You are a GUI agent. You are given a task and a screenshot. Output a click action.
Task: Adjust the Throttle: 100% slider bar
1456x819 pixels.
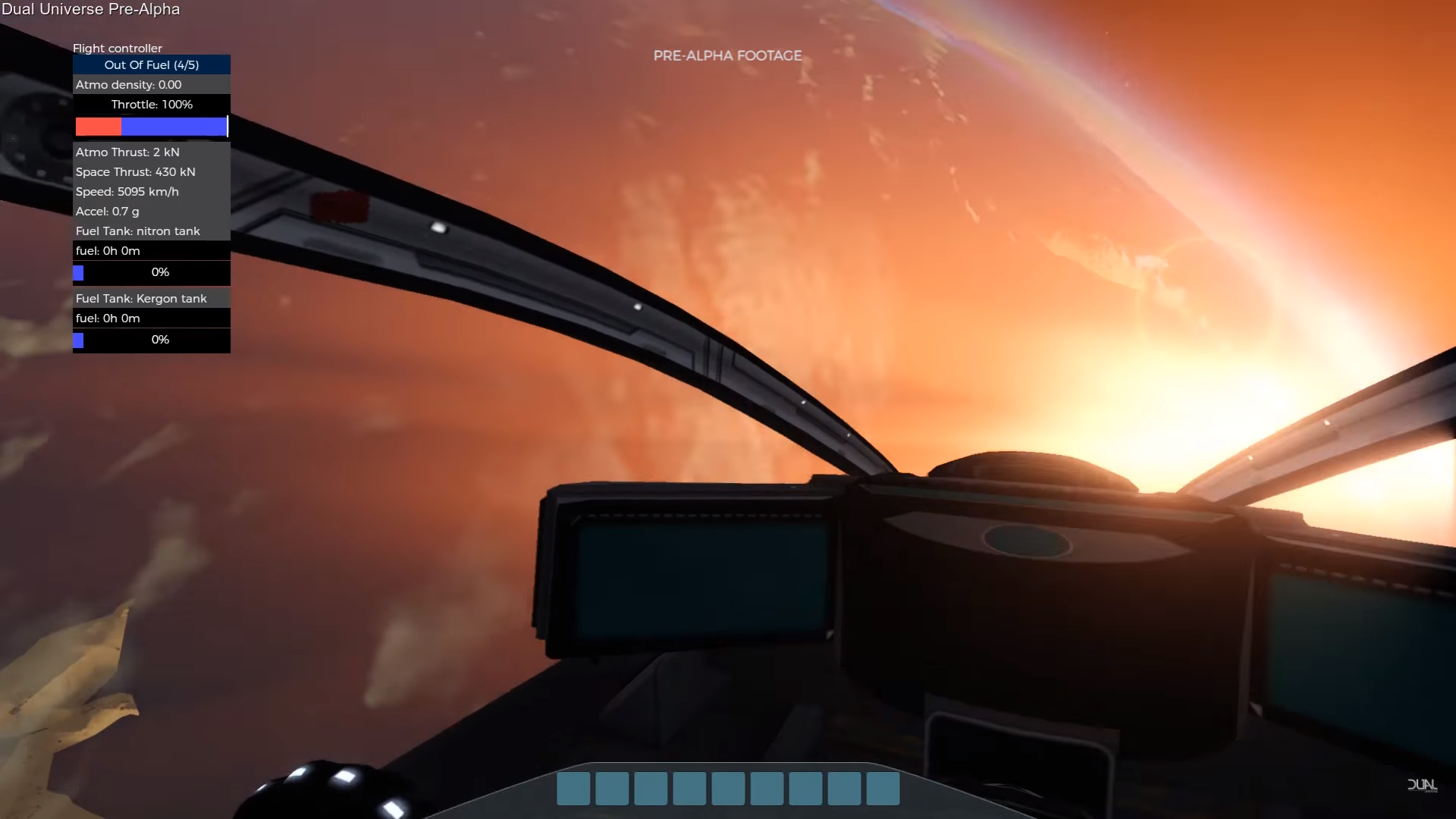pyautogui.click(x=151, y=127)
